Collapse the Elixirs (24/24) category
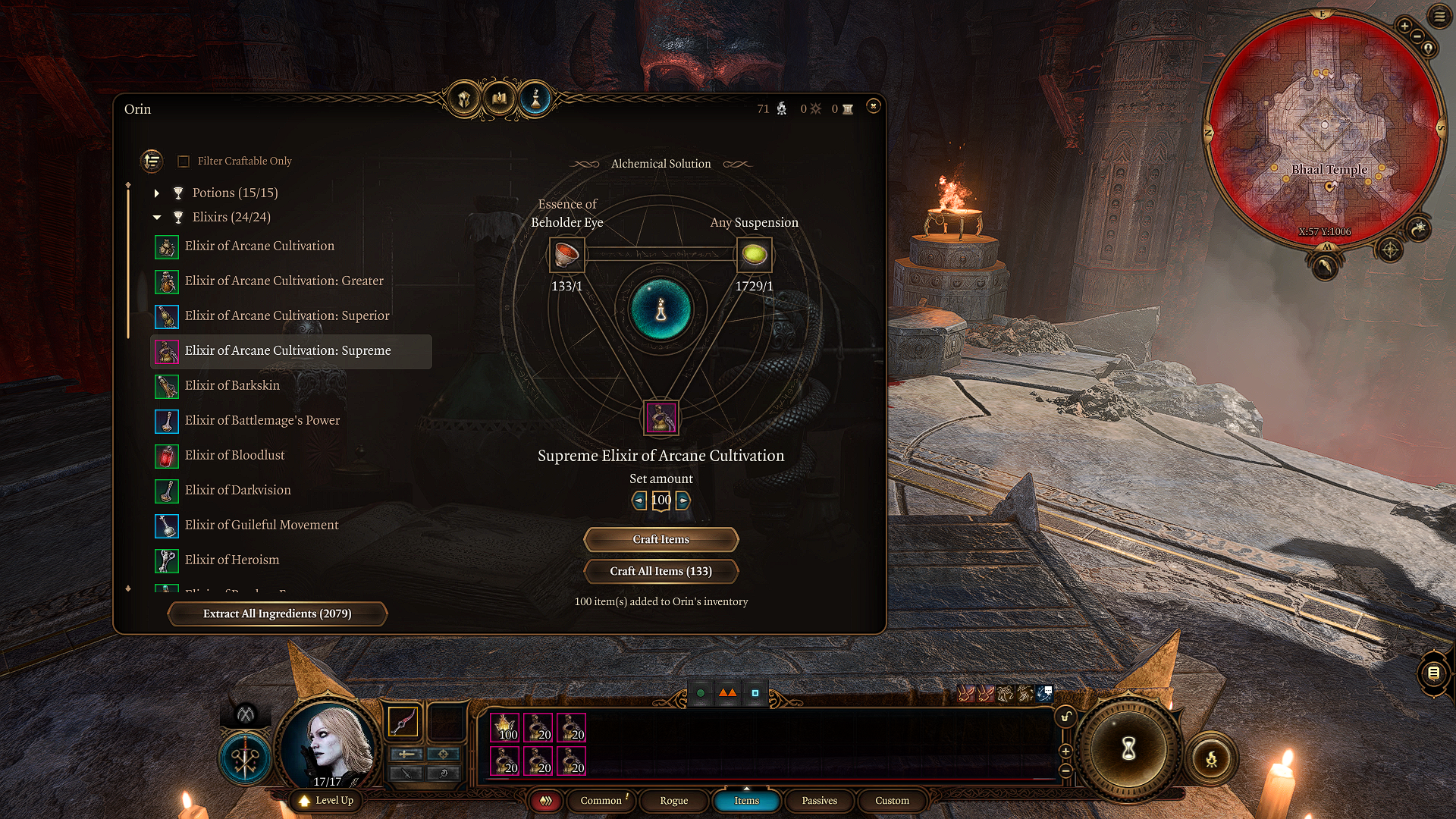Viewport: 1456px width, 819px height. (157, 218)
